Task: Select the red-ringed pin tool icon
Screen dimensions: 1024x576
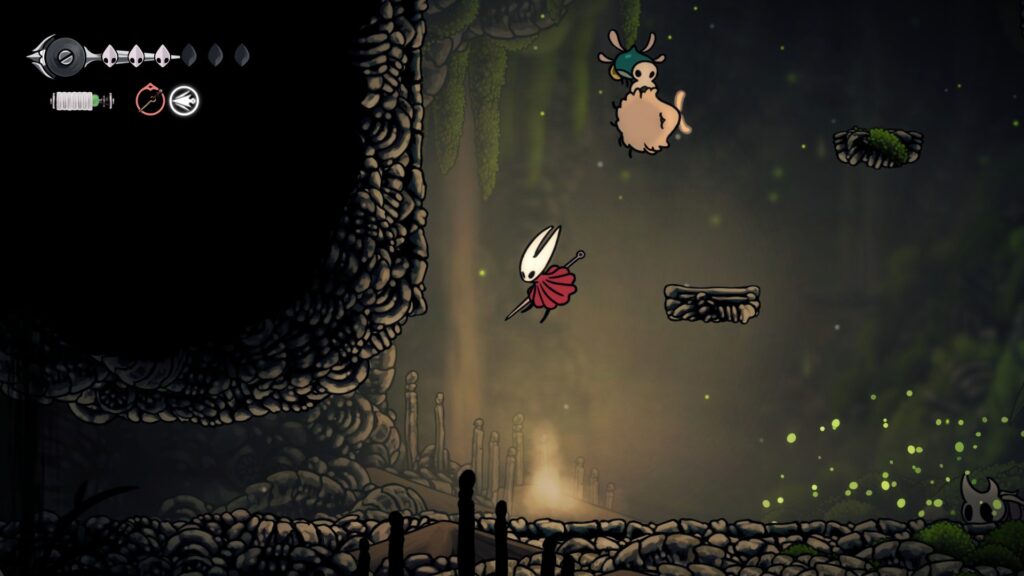Action: (150, 100)
